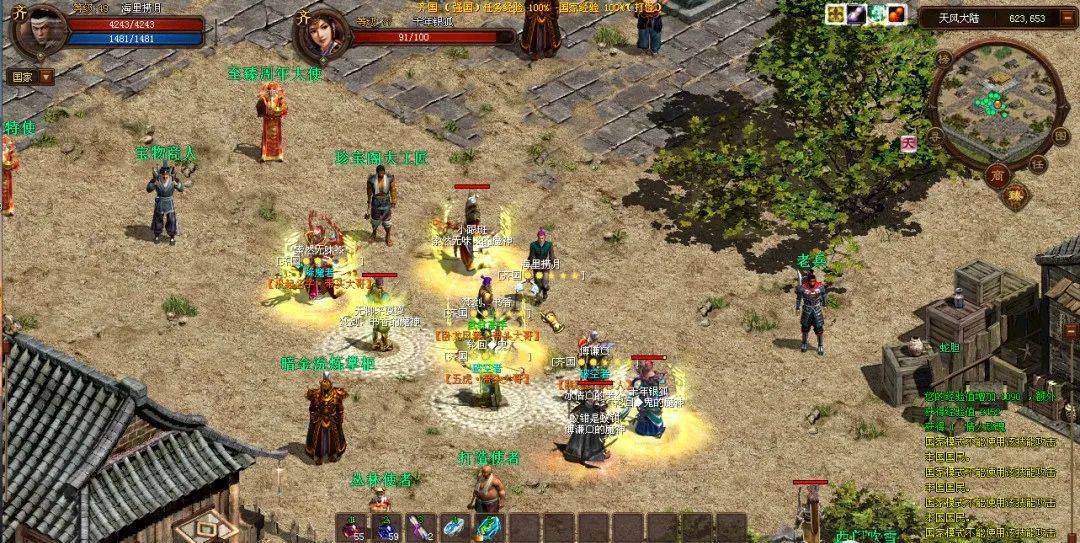Open the 国家 dropdown

click(30, 76)
